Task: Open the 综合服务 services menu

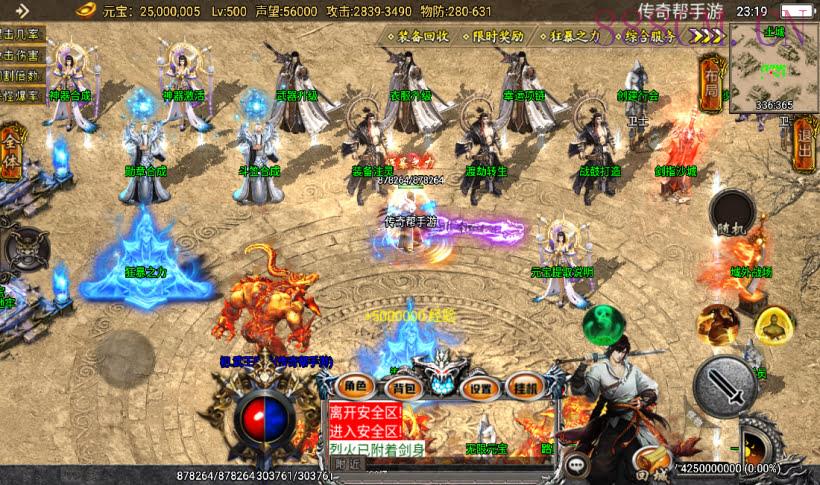Action: click(x=651, y=36)
